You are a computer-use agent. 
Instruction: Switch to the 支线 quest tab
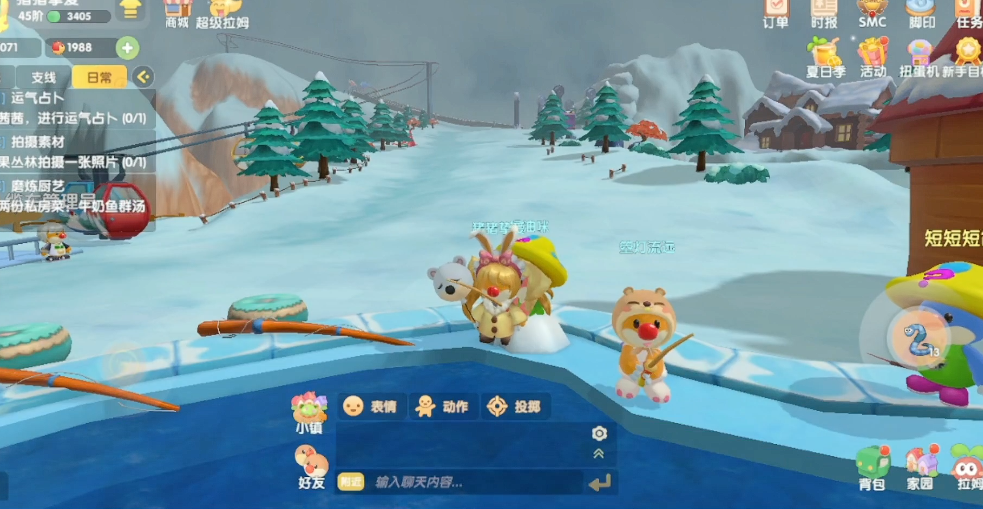[43, 77]
